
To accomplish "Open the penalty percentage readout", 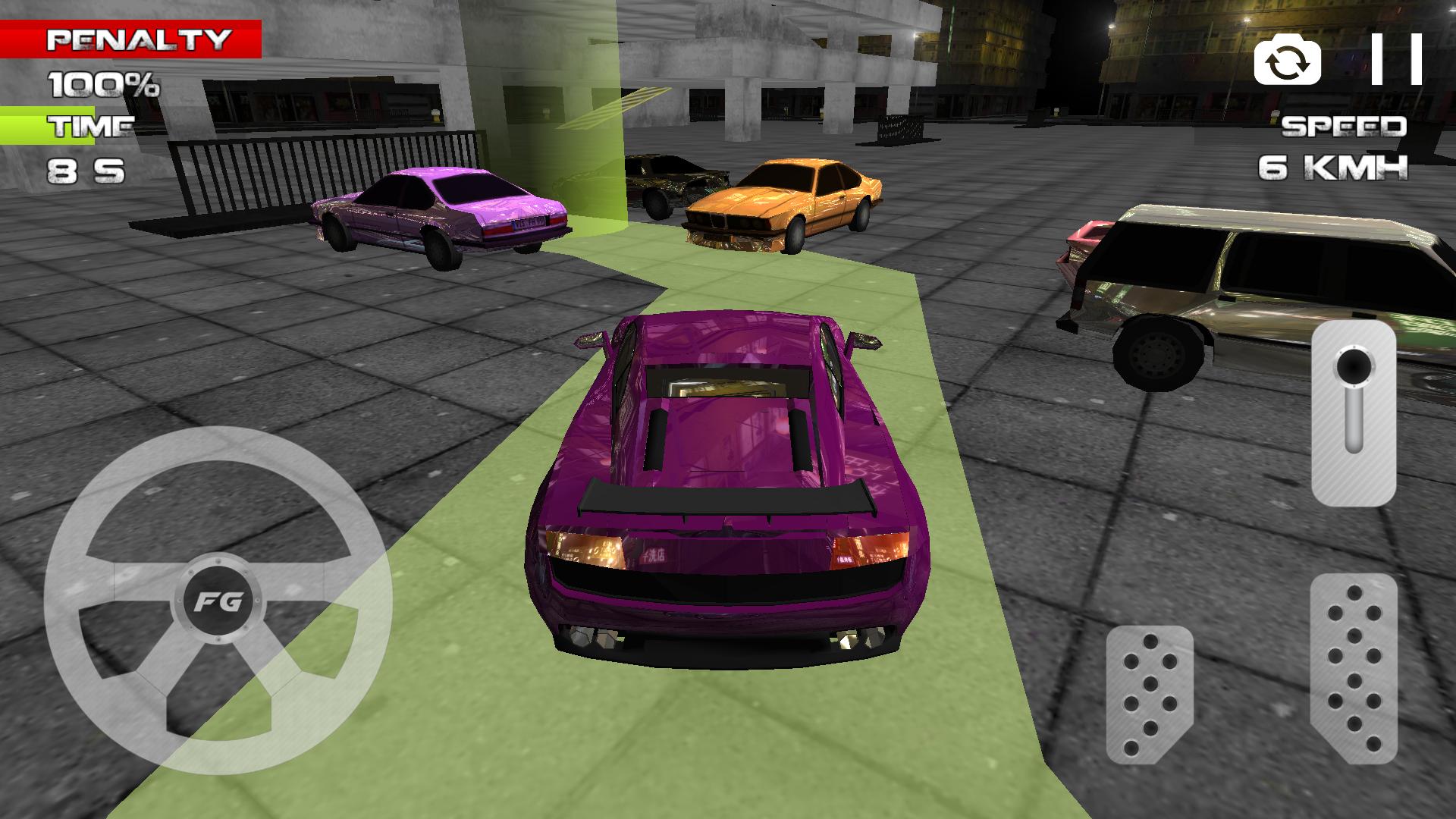I will coord(102,83).
